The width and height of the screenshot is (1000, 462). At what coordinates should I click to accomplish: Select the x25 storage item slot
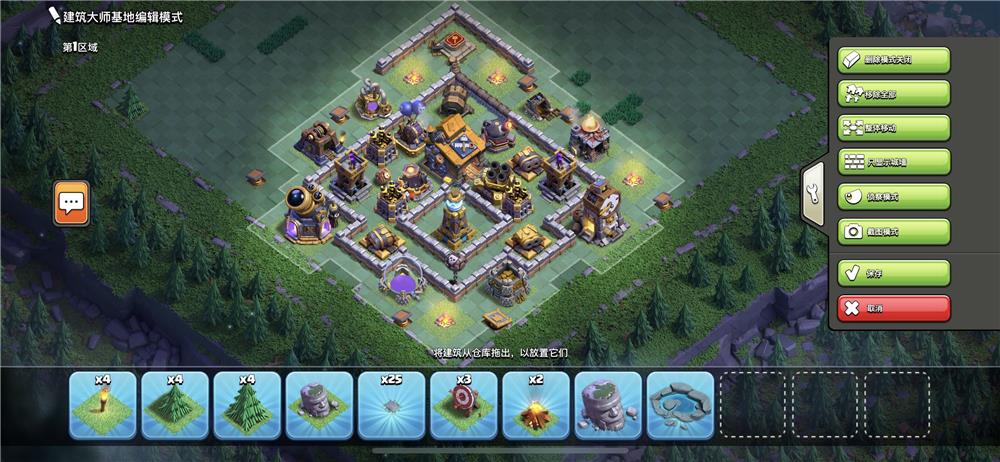click(391, 405)
